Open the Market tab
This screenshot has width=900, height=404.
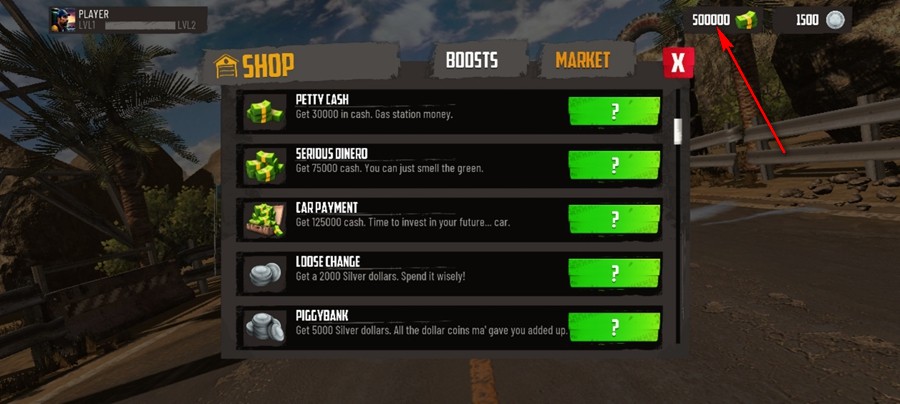tap(582, 60)
